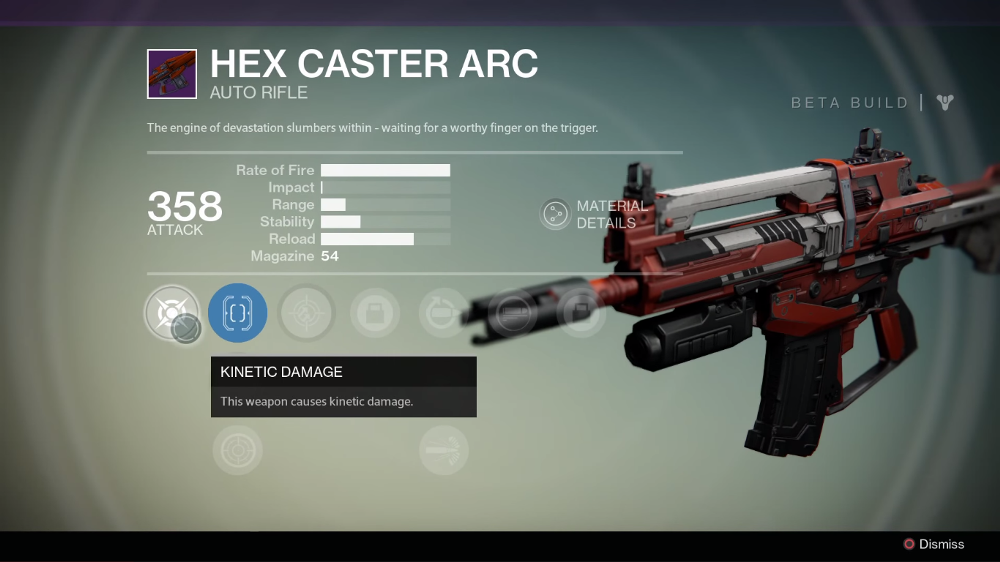Select the faded concentric target node
This screenshot has width=1000, height=562.
click(238, 449)
